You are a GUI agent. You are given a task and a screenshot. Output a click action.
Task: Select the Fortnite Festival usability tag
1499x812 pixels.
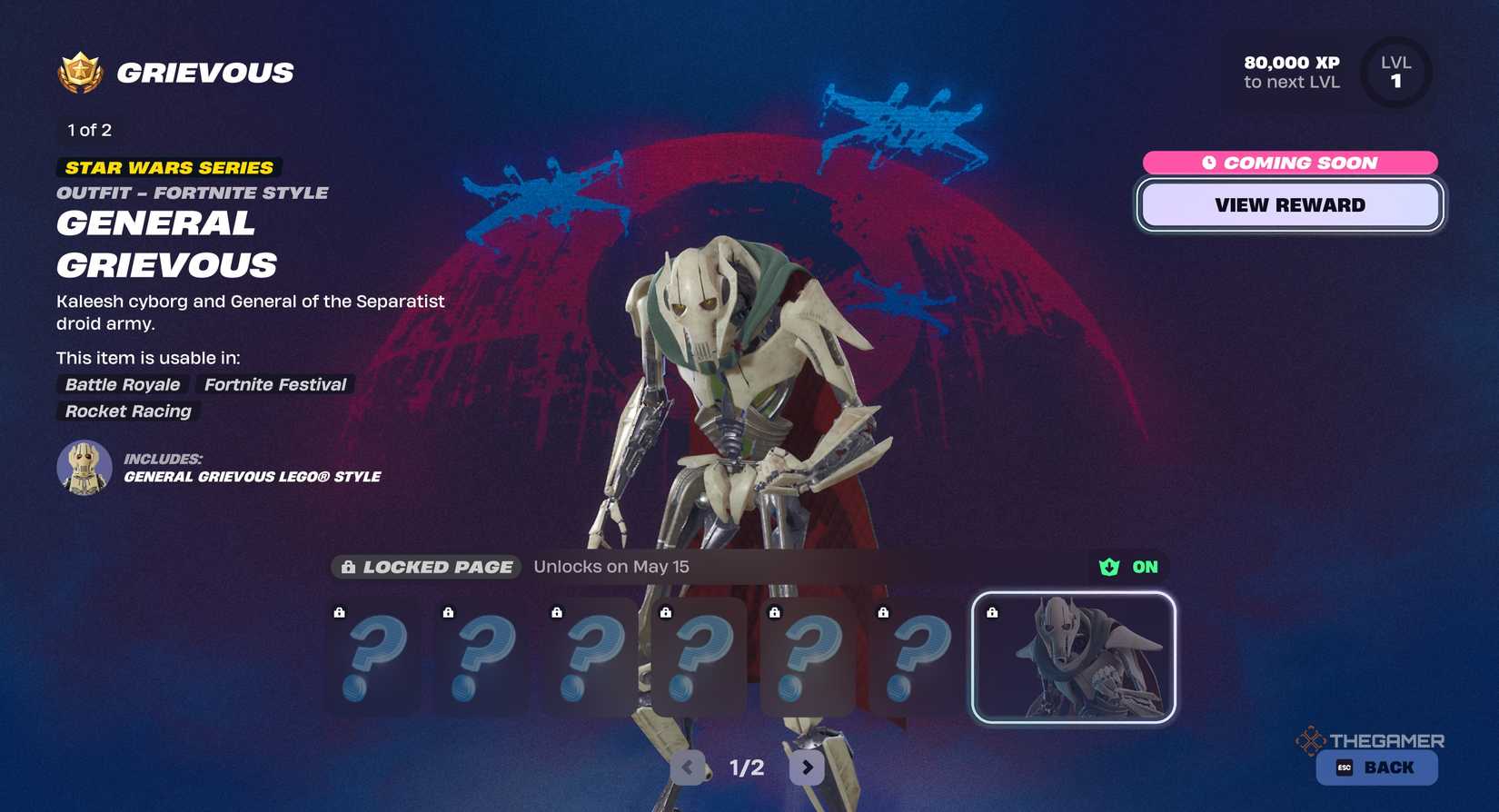275,384
